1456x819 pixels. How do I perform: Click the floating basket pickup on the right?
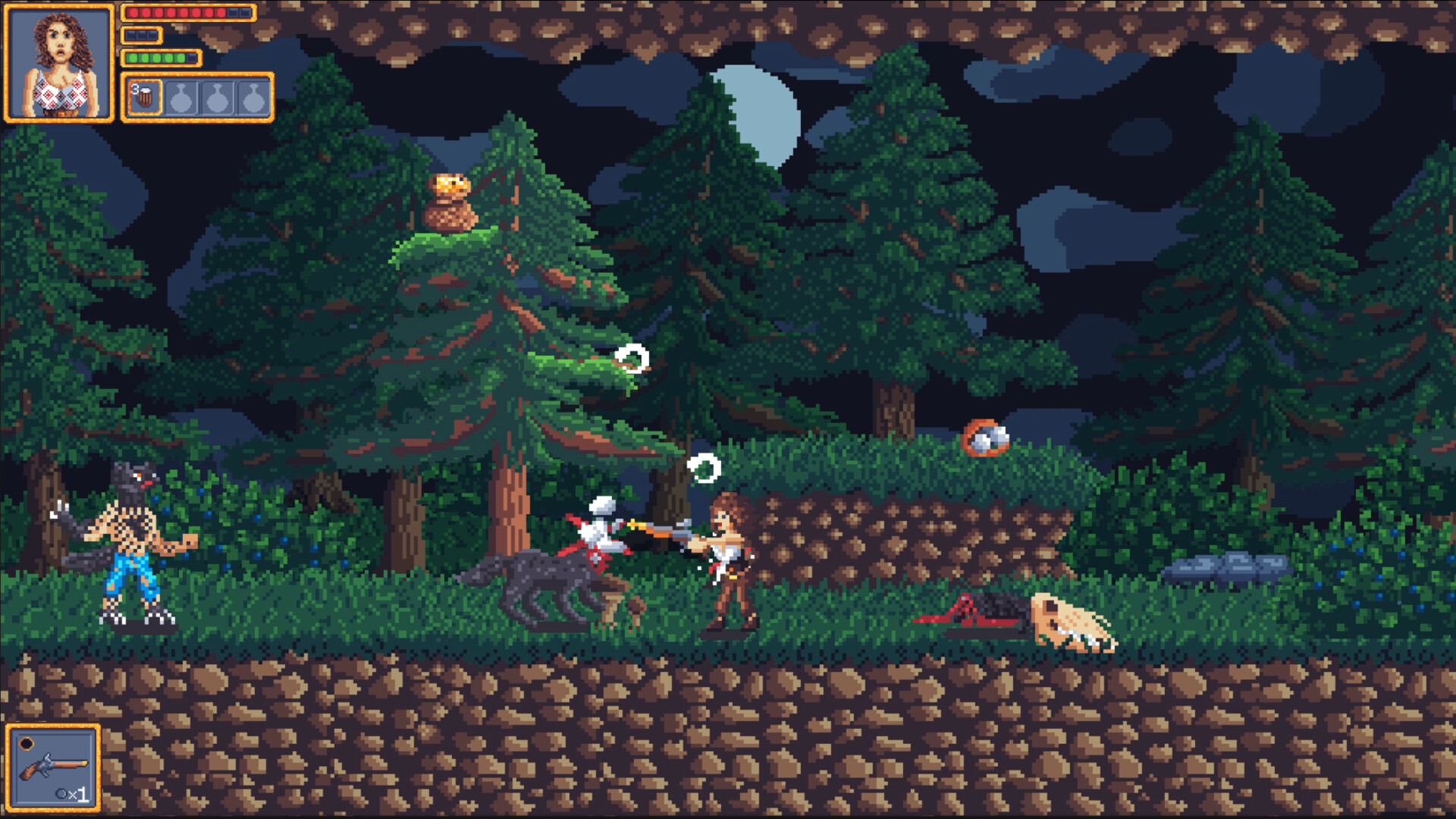click(986, 438)
